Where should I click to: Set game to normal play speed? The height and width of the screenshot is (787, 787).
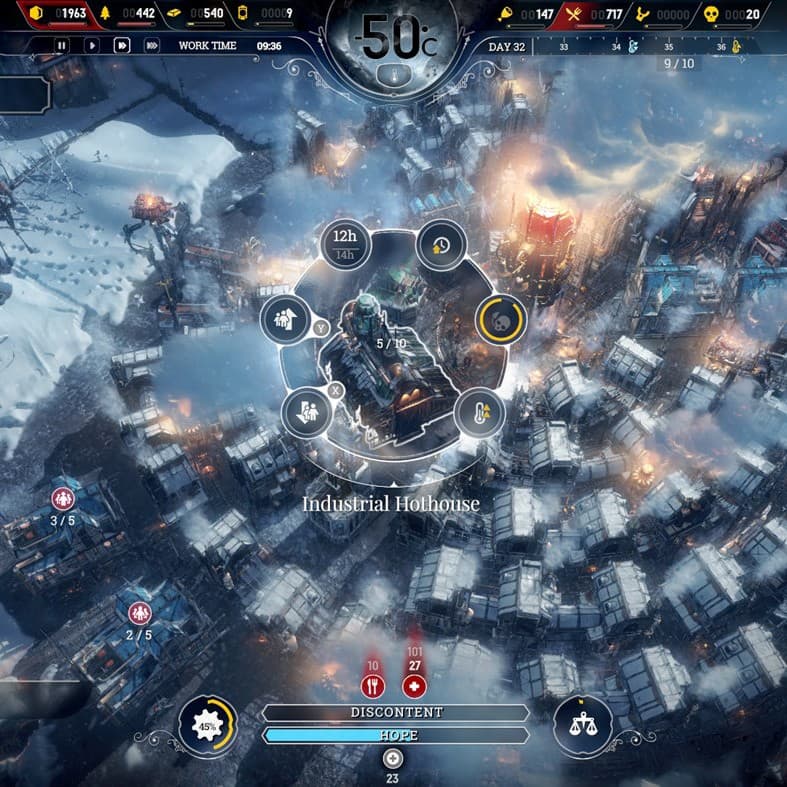pyautogui.click(x=92, y=45)
